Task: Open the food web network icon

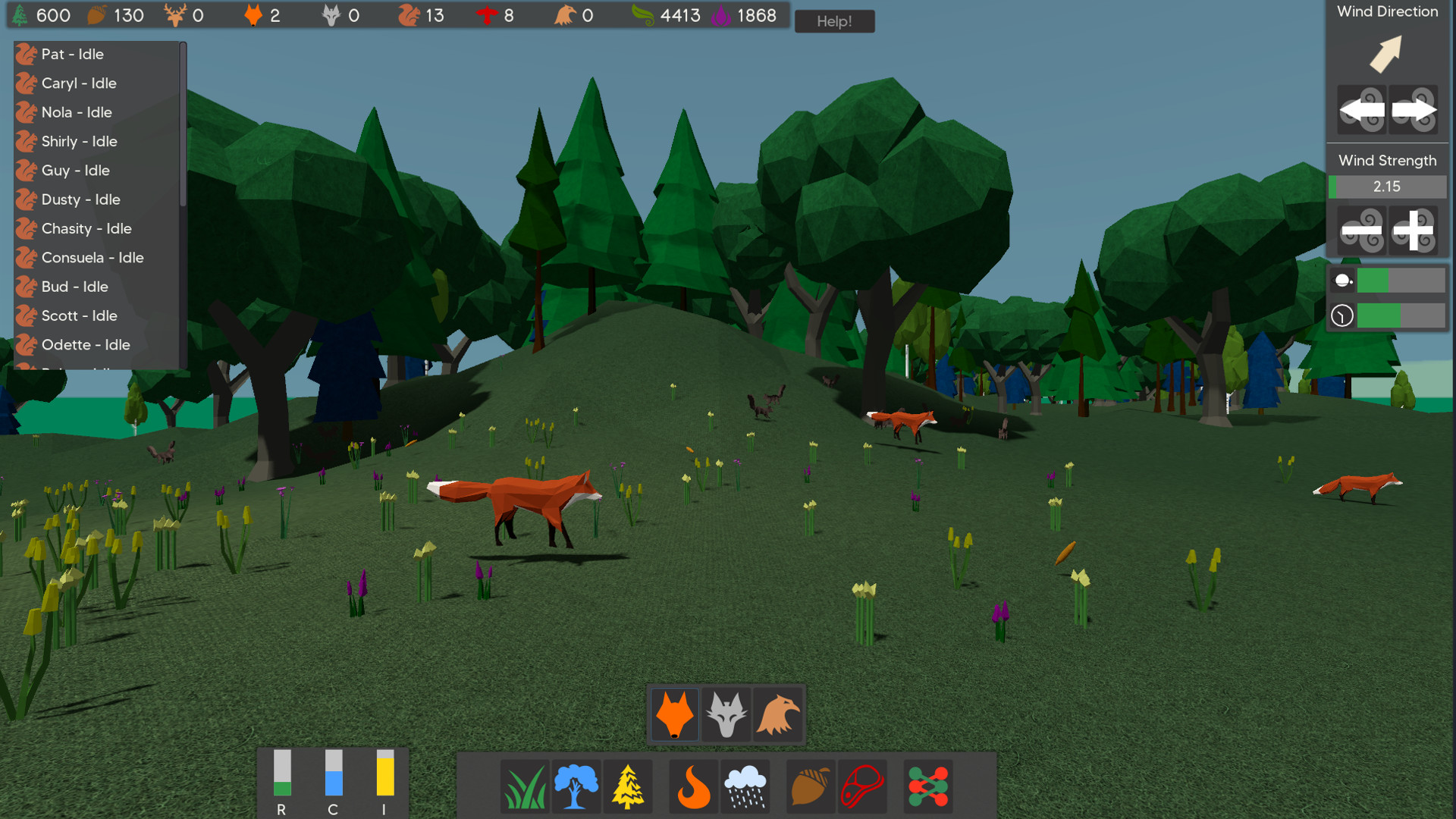Action: tap(927, 786)
